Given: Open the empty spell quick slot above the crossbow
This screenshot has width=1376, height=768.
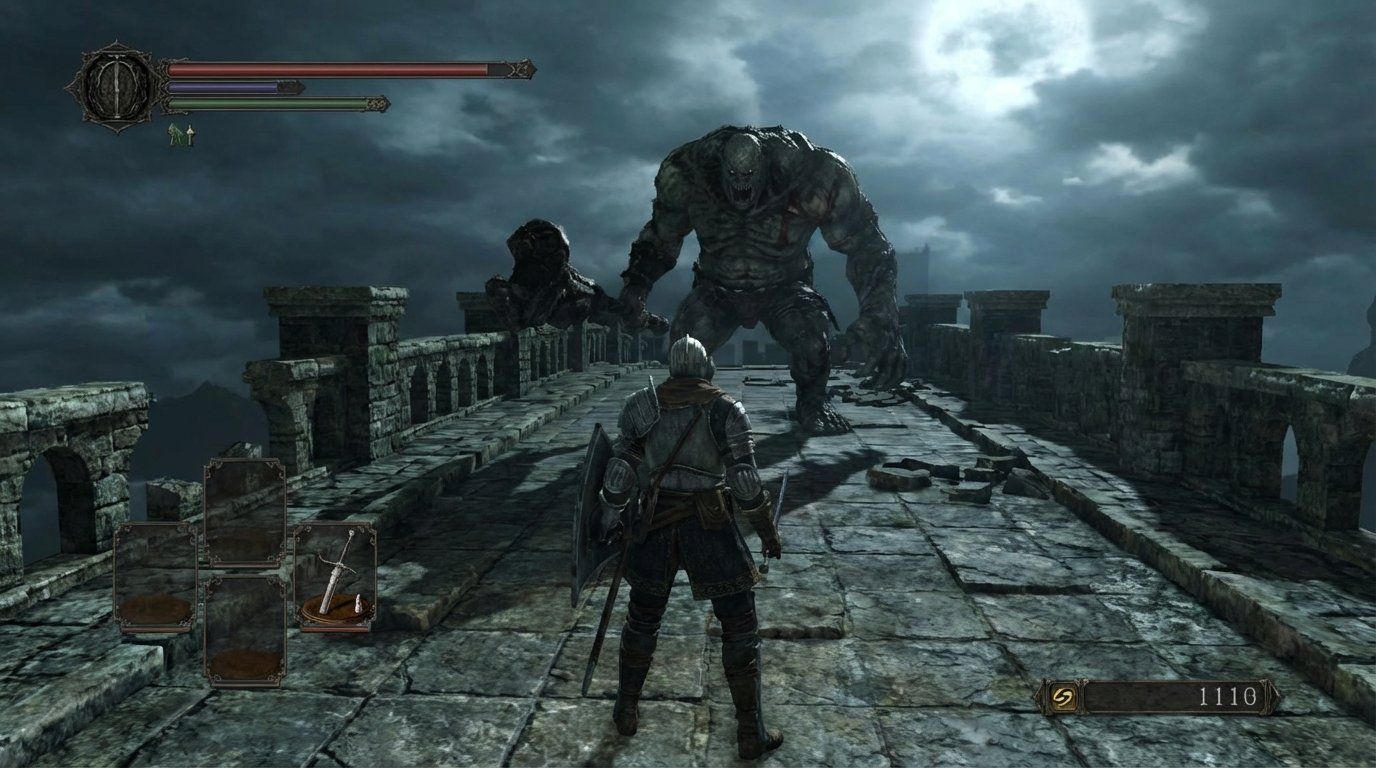Looking at the screenshot, I should (245, 510).
